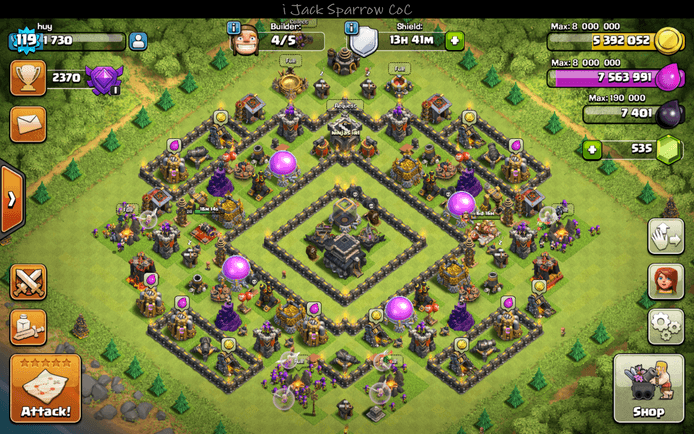
Task: Open the trophy leaderboard button
Action: click(28, 77)
